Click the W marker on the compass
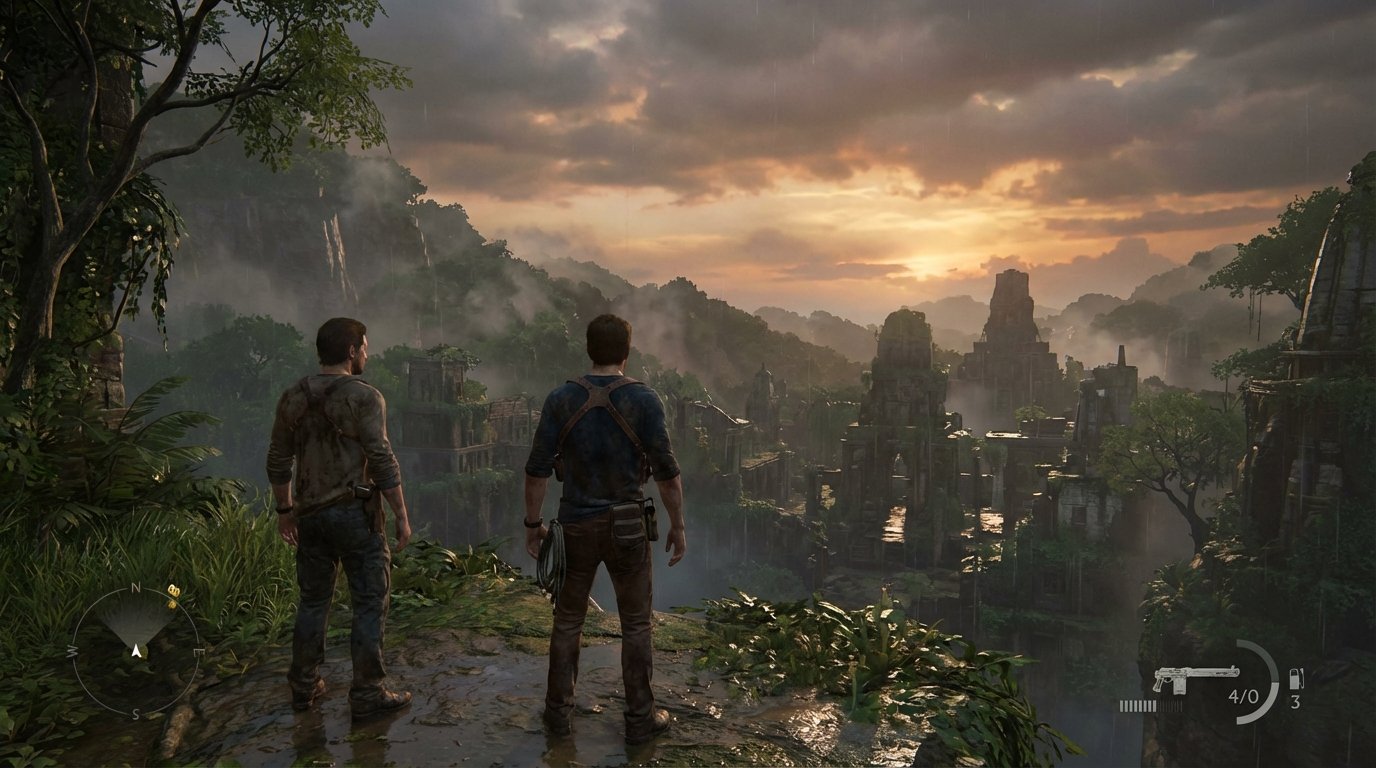 [x=72, y=651]
